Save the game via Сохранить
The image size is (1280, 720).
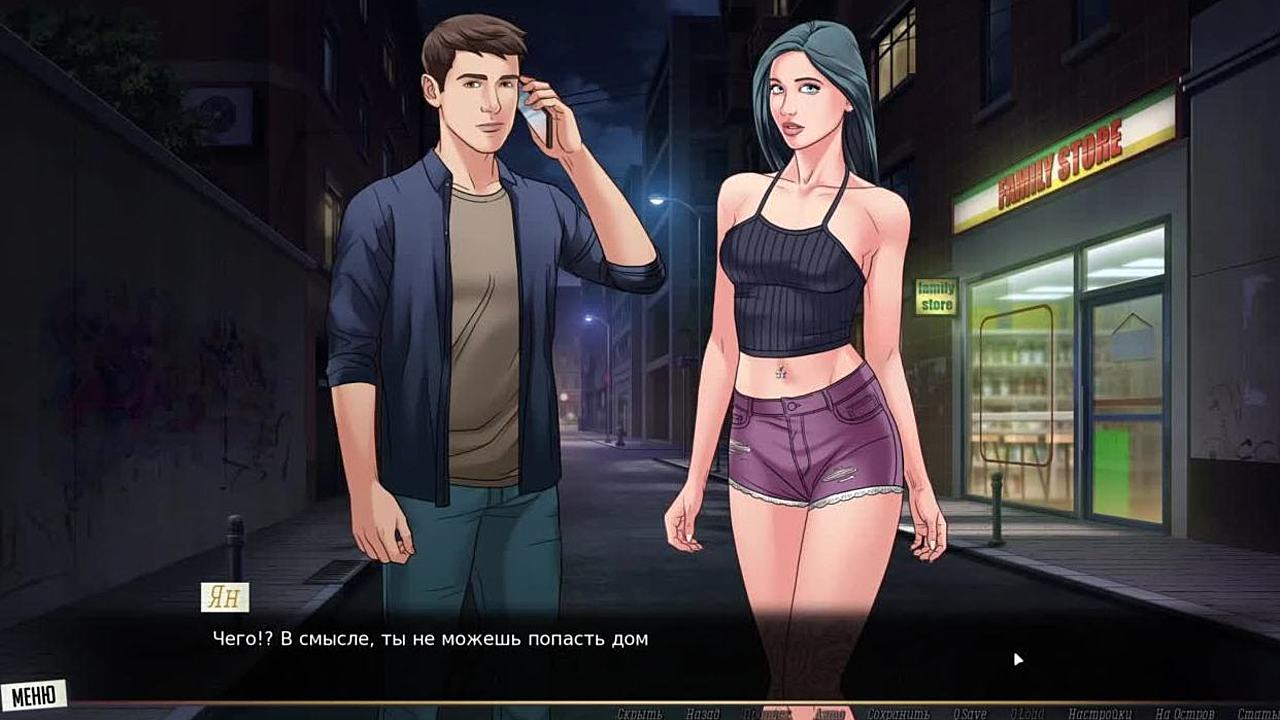click(898, 714)
